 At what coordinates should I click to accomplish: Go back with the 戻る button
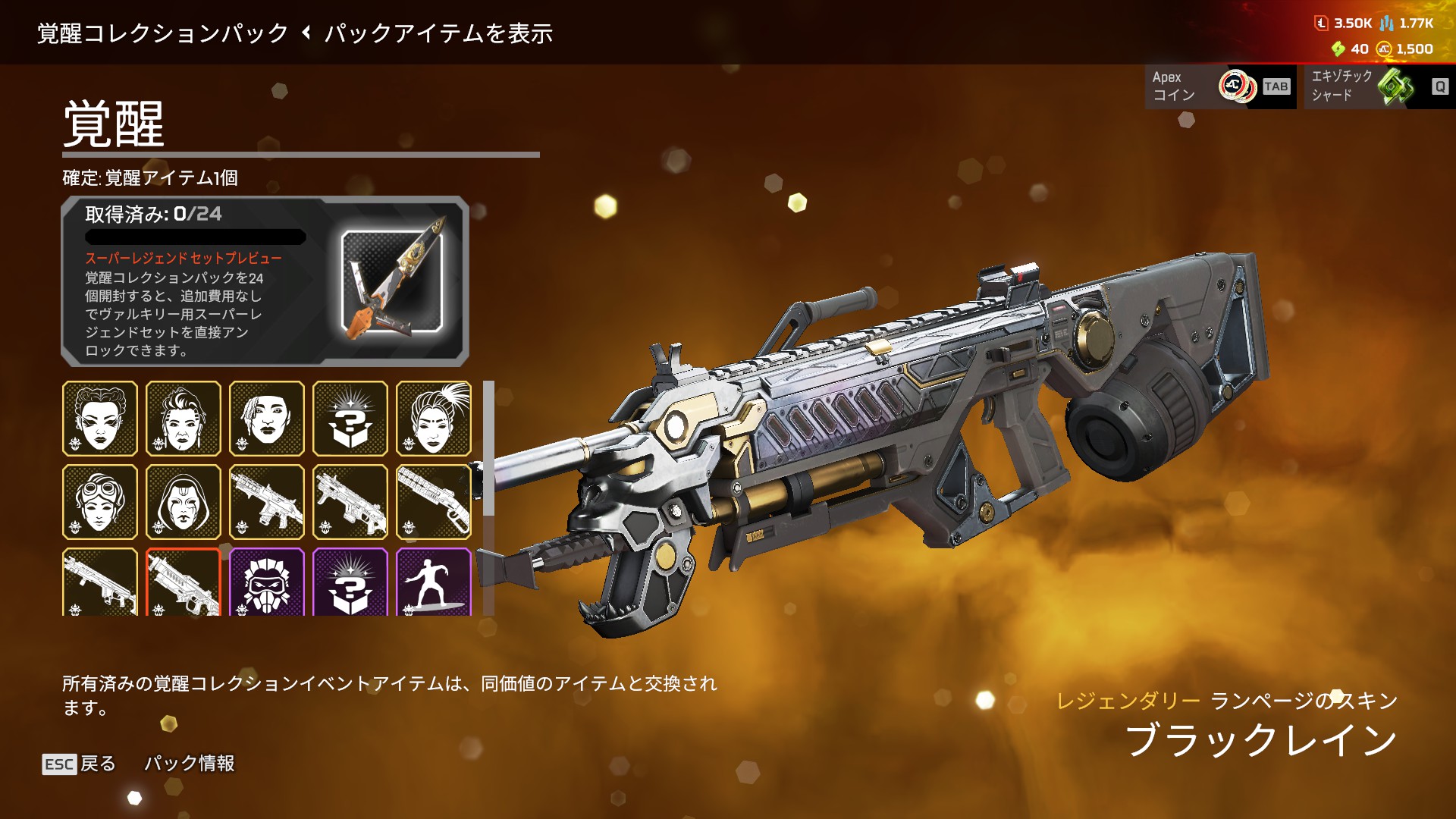coord(79,763)
